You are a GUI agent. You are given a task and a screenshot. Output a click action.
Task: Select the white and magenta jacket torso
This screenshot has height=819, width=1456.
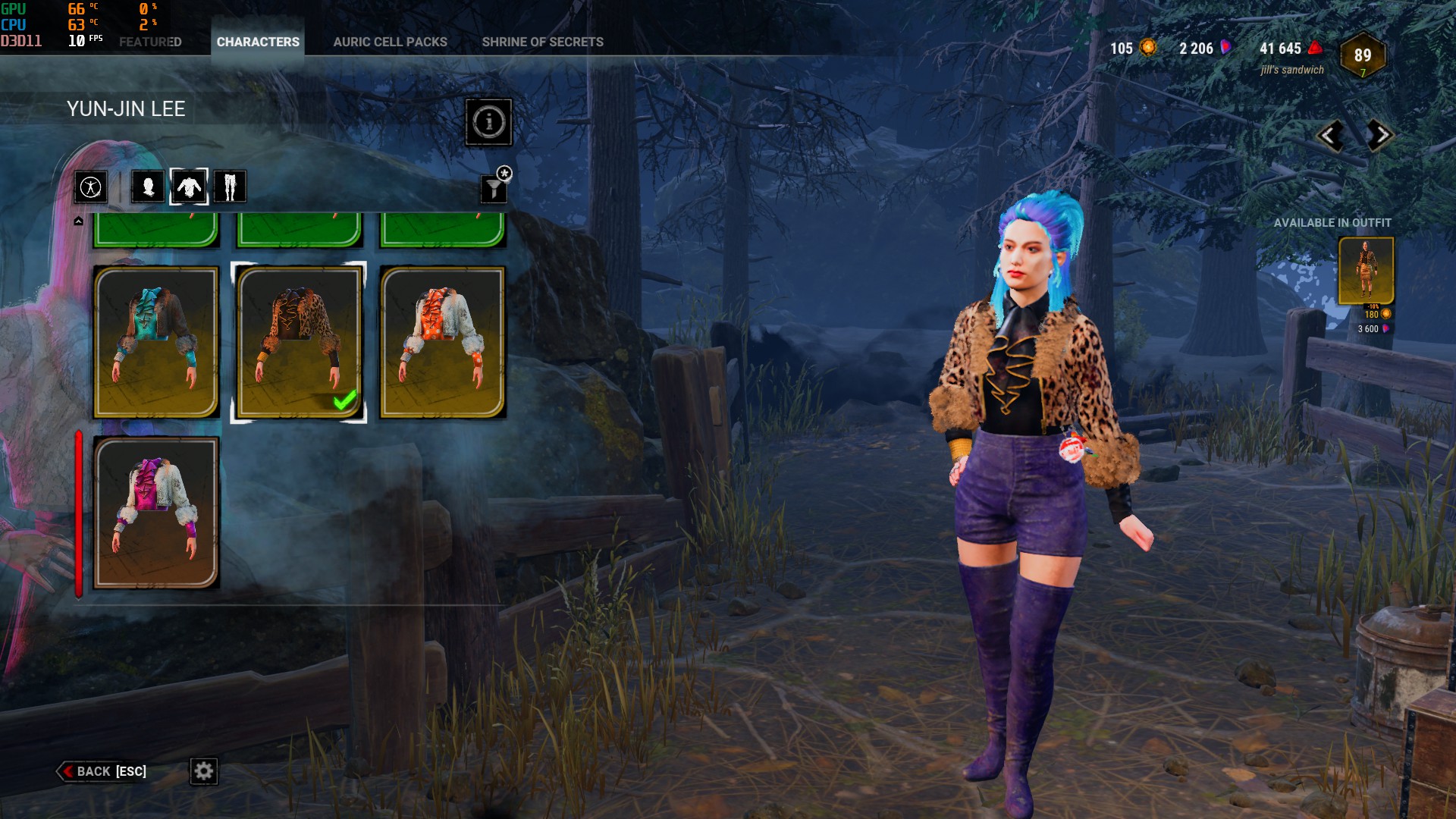point(156,512)
